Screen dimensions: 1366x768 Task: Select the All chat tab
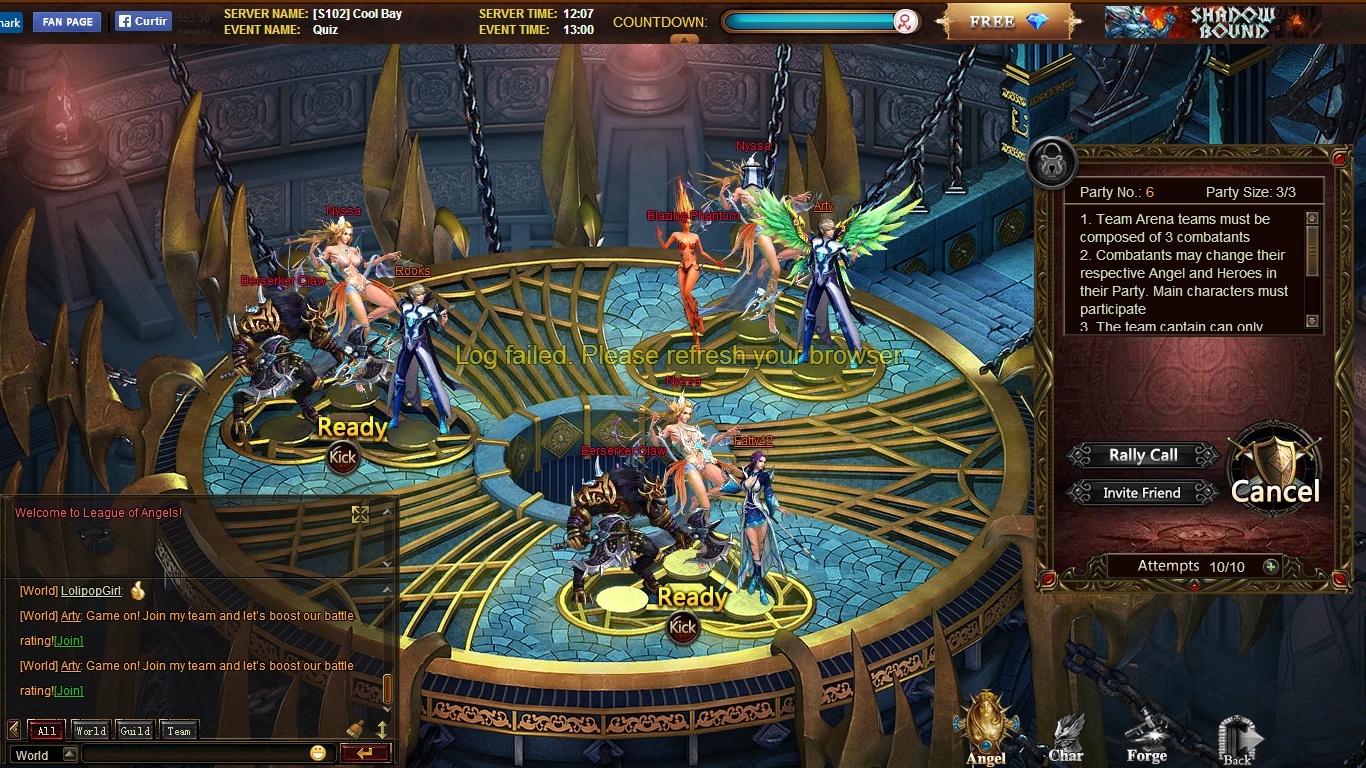tap(47, 731)
